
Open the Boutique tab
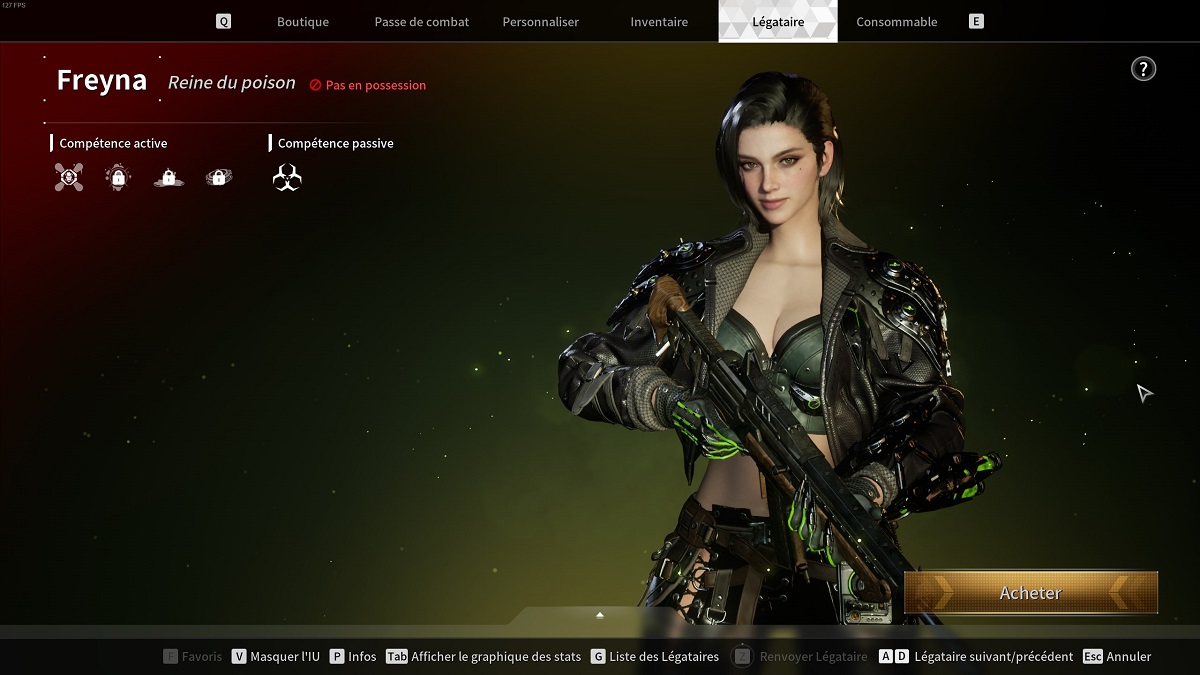tap(302, 22)
